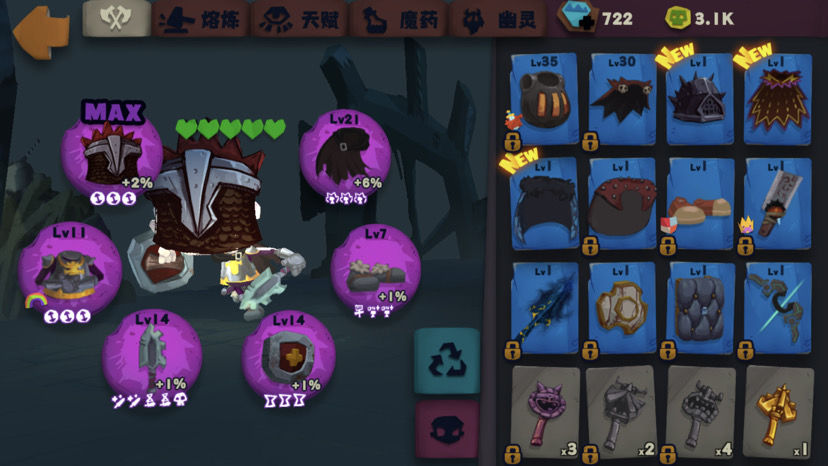828x466 pixels.
Task: Tap the green recycle button
Action: (x=446, y=359)
